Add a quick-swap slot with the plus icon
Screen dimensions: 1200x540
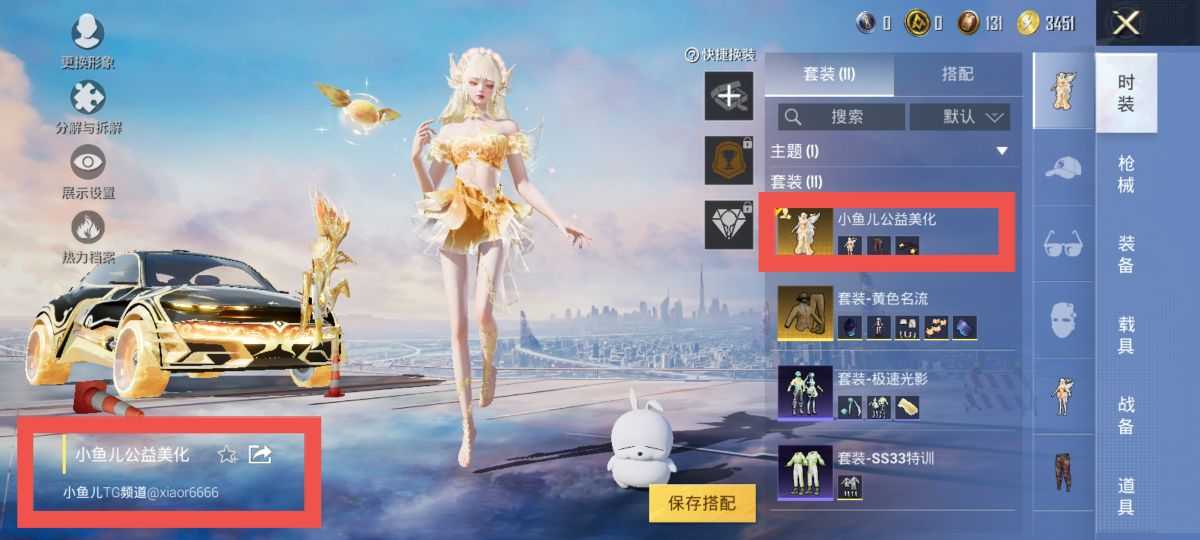coord(729,96)
